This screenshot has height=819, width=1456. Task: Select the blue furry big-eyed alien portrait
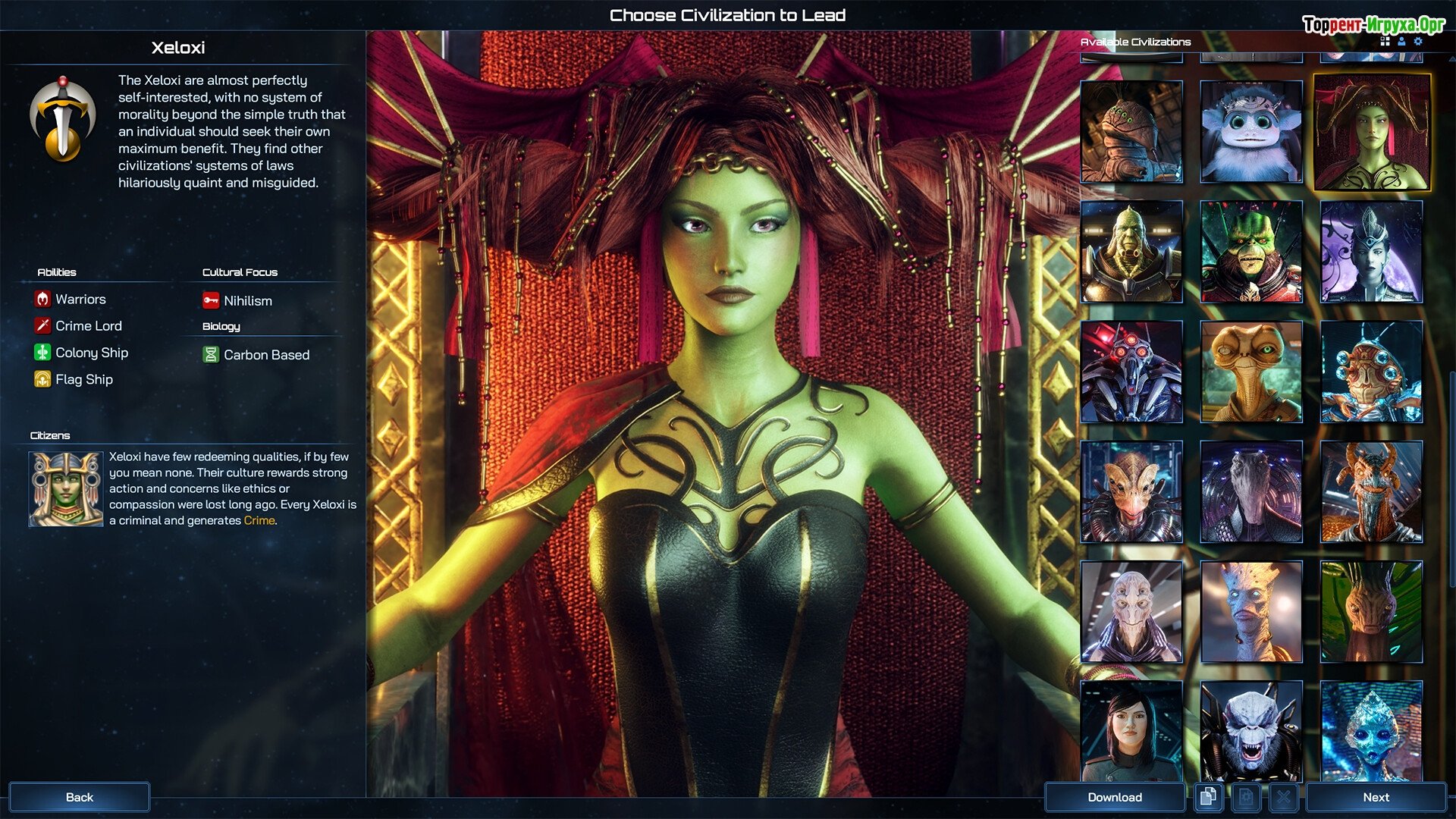point(1251,132)
